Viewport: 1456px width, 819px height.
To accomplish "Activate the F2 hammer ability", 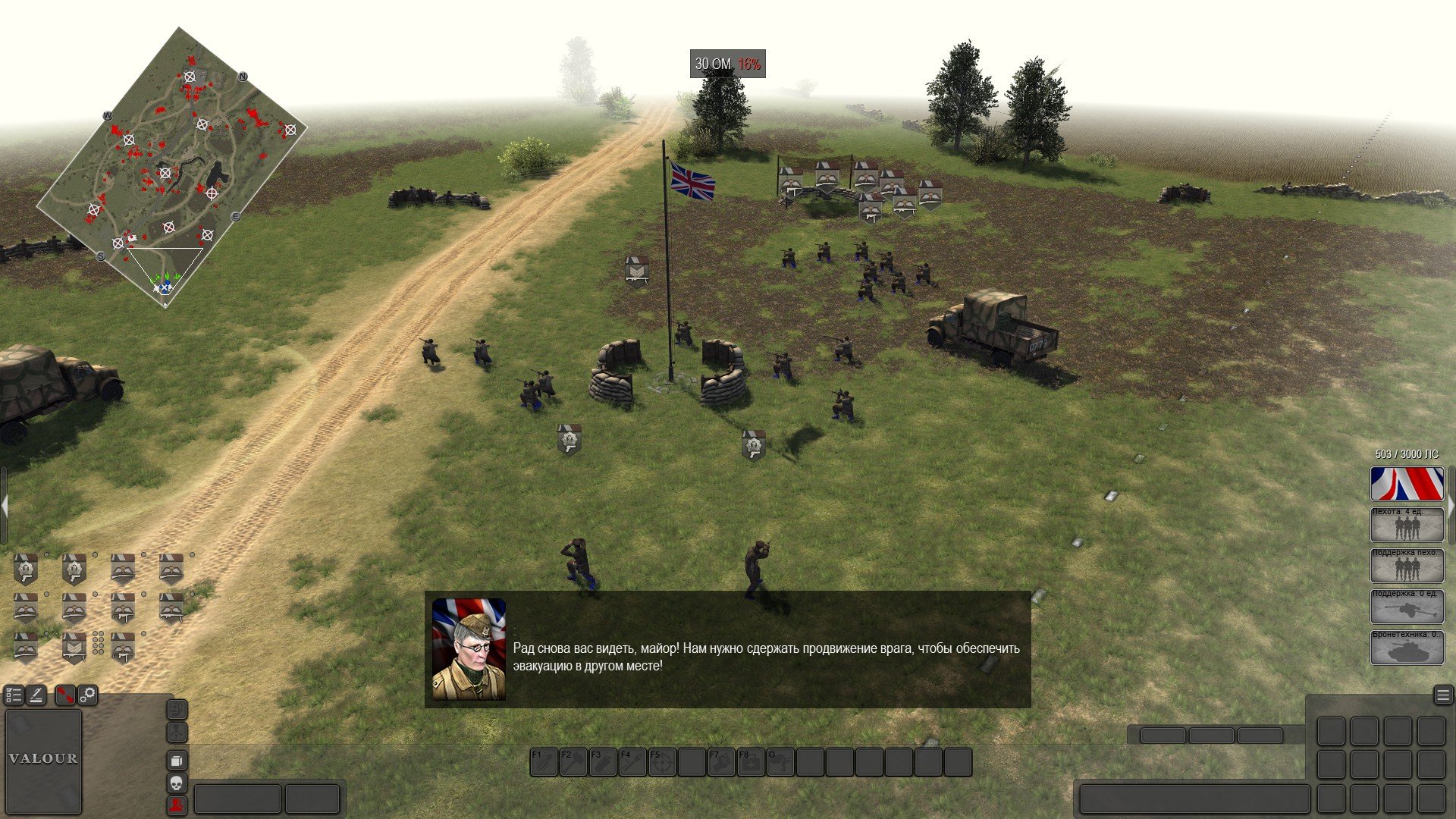I will click(x=573, y=762).
